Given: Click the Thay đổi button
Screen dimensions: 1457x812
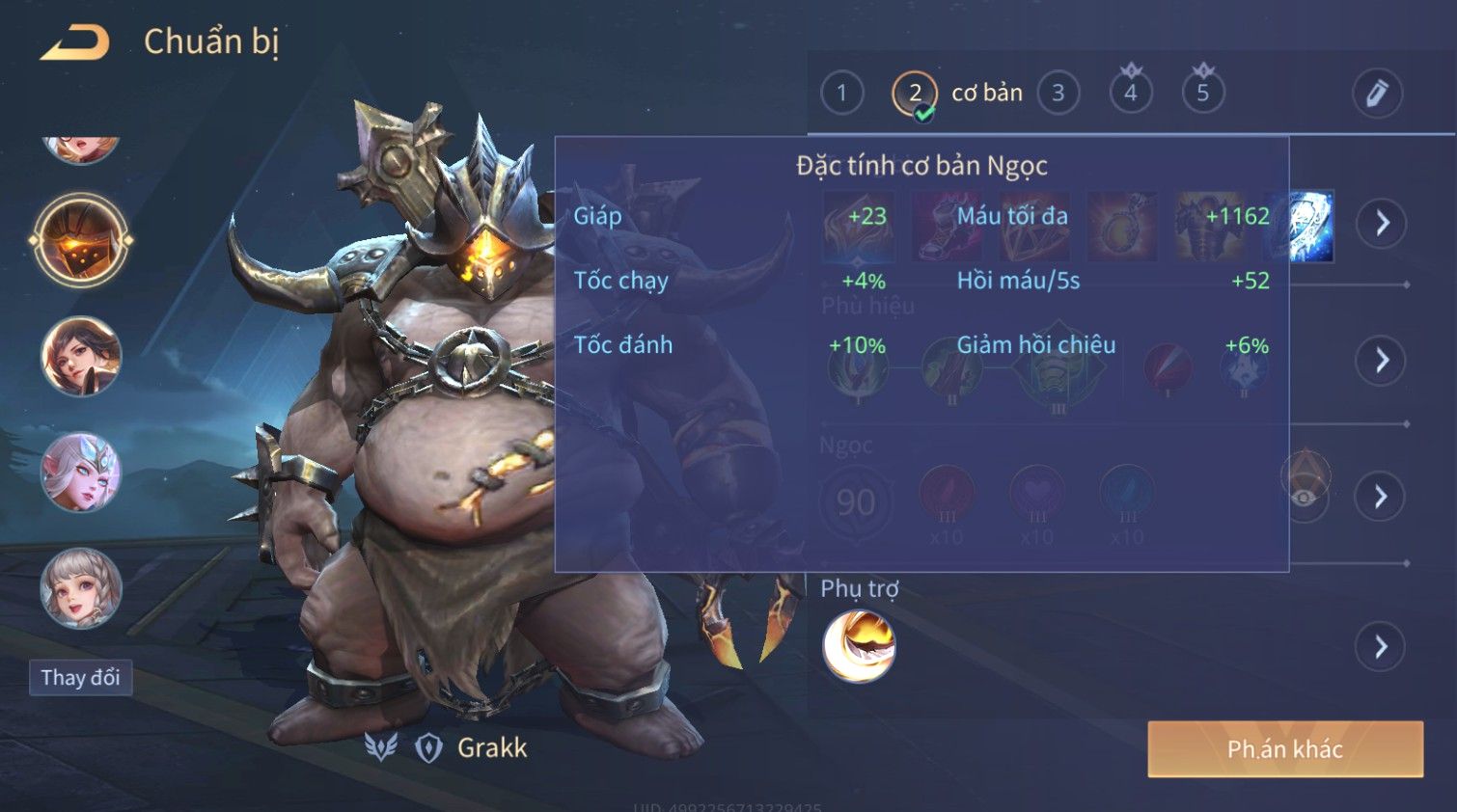Looking at the screenshot, I should [80, 678].
